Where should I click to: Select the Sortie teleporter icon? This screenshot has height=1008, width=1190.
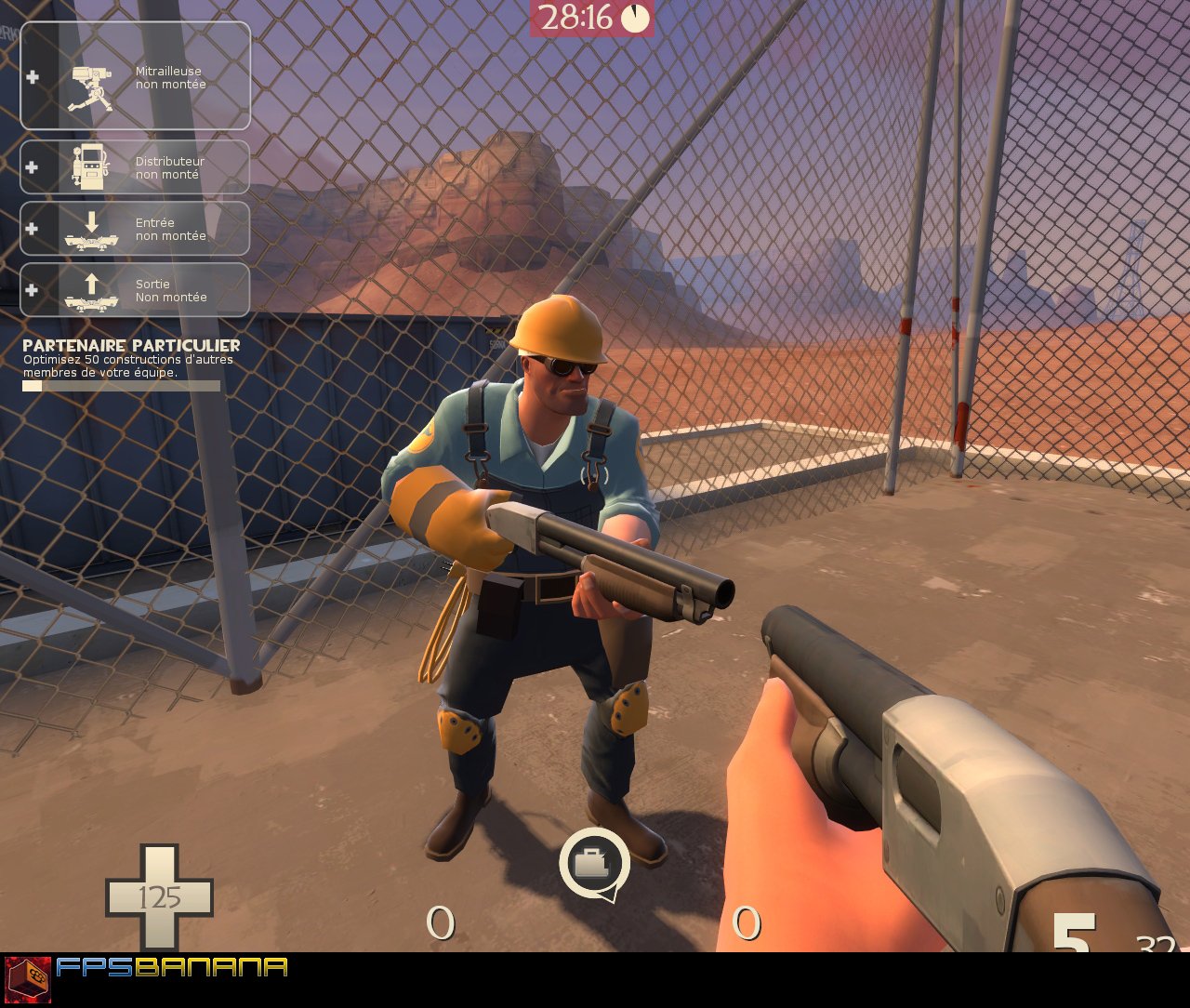[x=90, y=291]
